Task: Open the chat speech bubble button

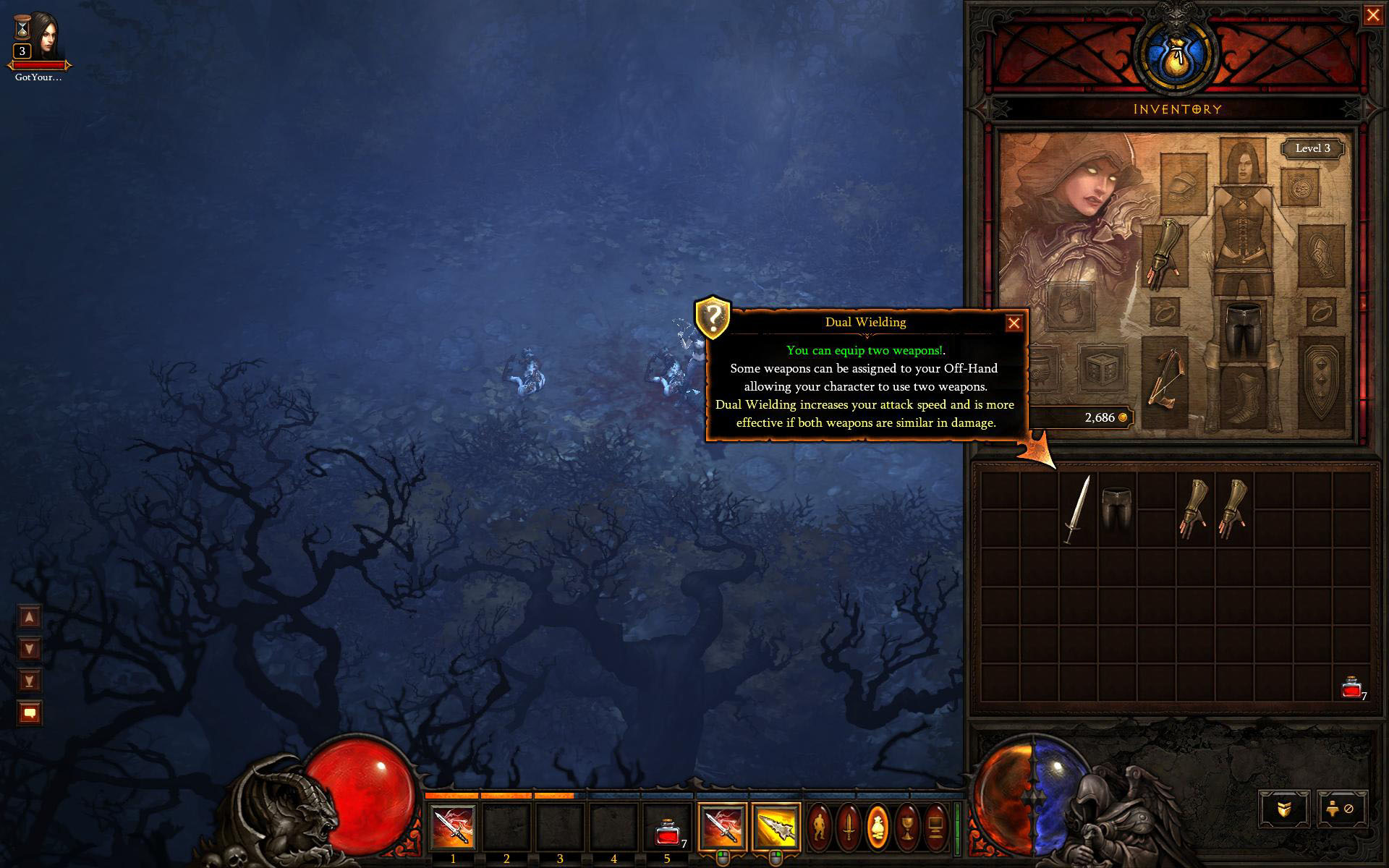Action: [30, 713]
